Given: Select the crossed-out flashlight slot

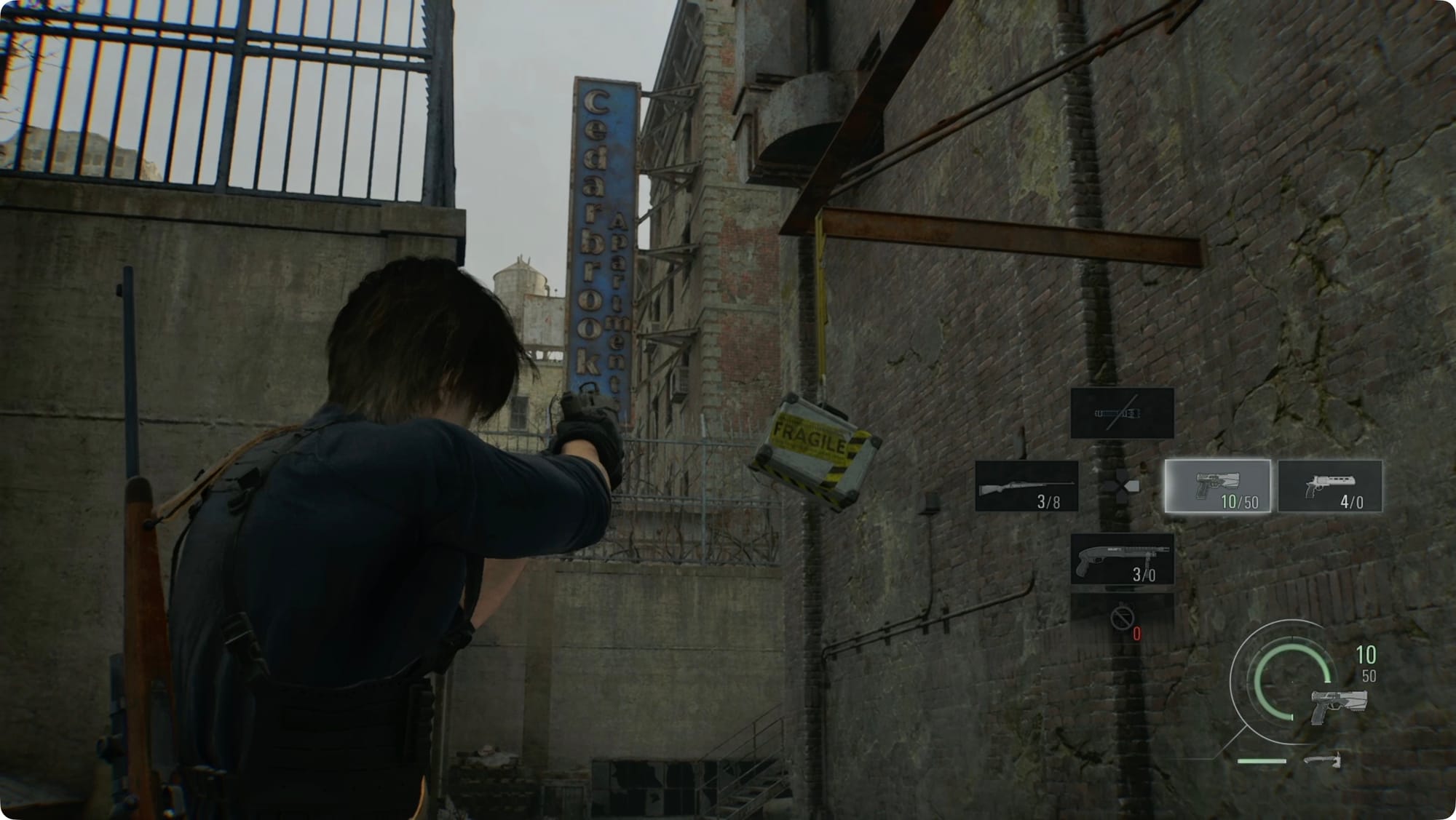Looking at the screenshot, I should [1122, 413].
